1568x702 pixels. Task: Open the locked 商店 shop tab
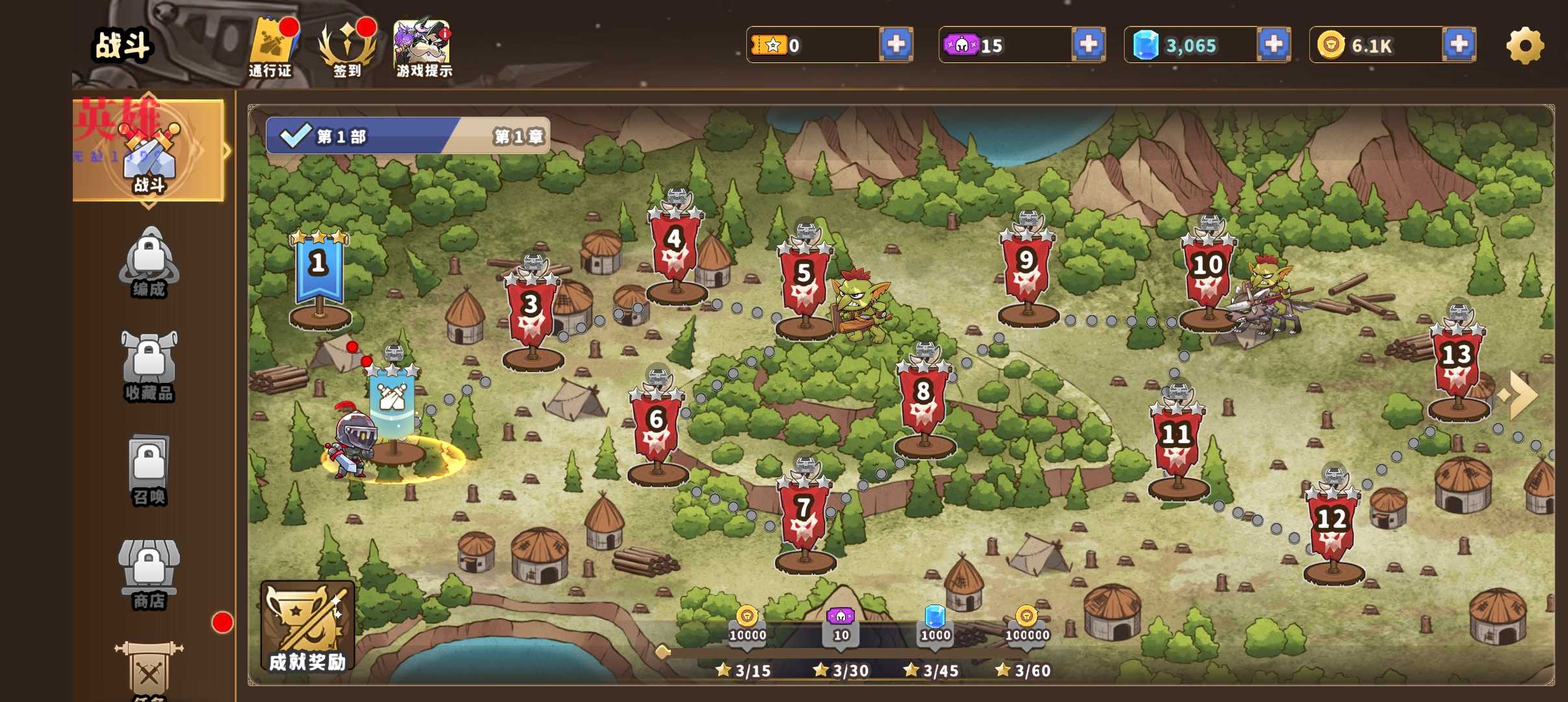(149, 575)
